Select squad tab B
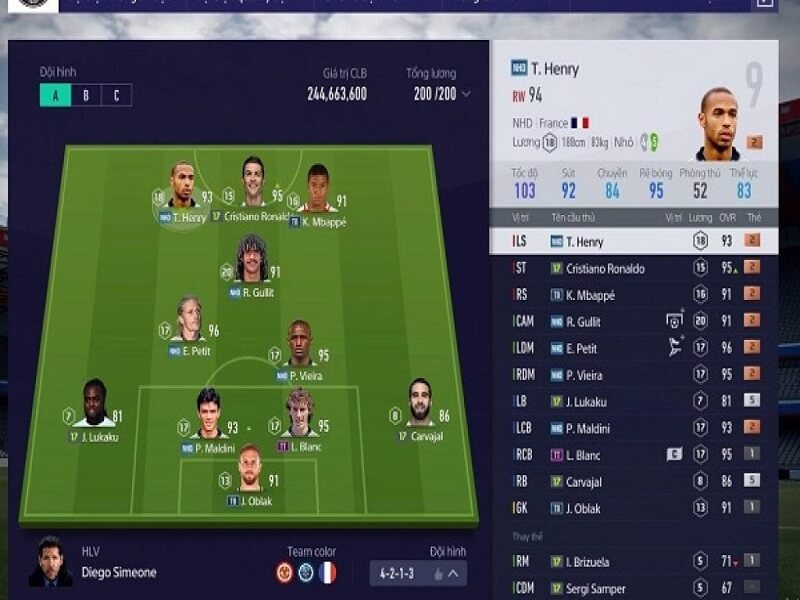Image resolution: width=800 pixels, height=600 pixels. pos(86,96)
